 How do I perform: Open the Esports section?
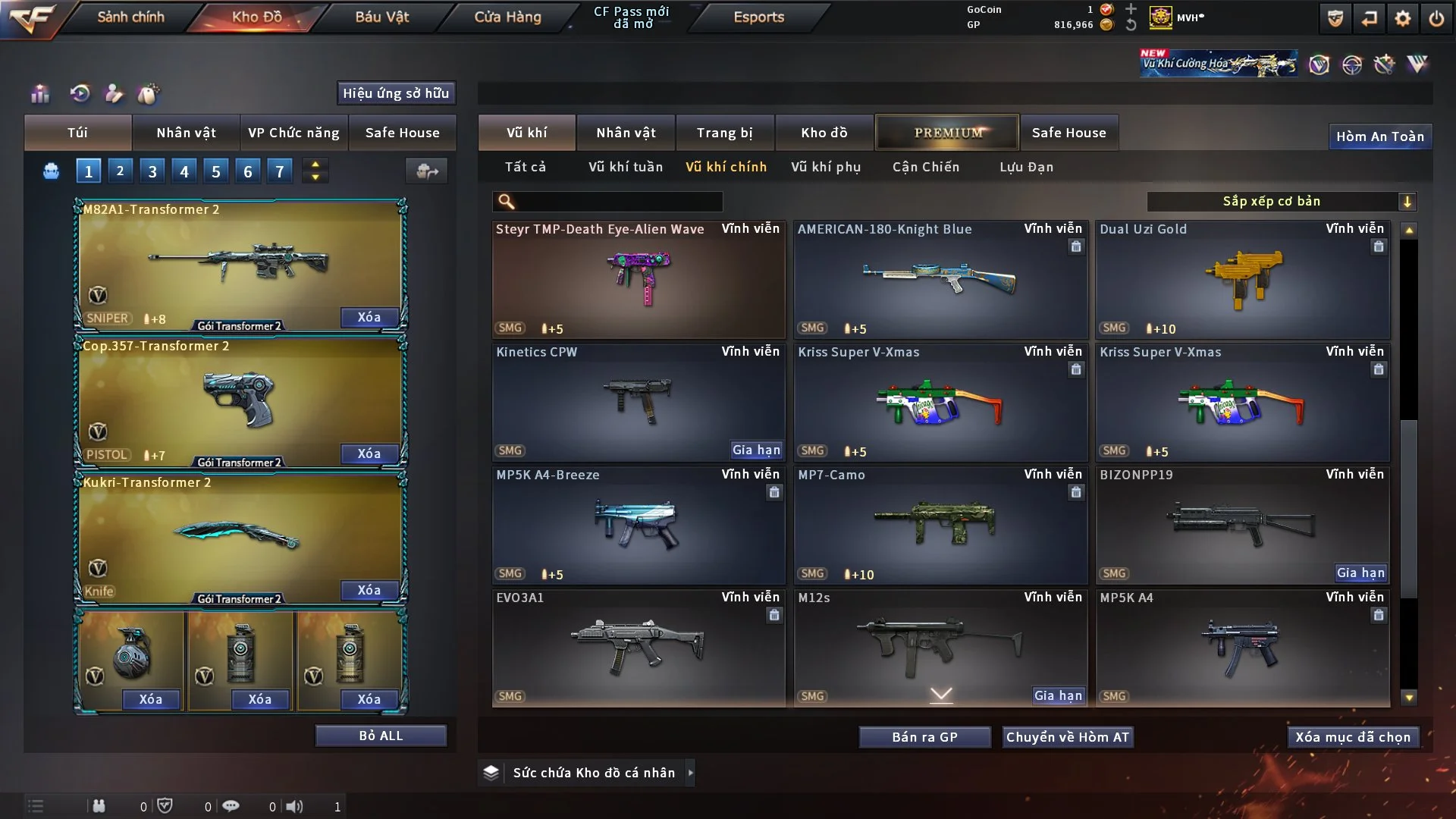click(758, 17)
